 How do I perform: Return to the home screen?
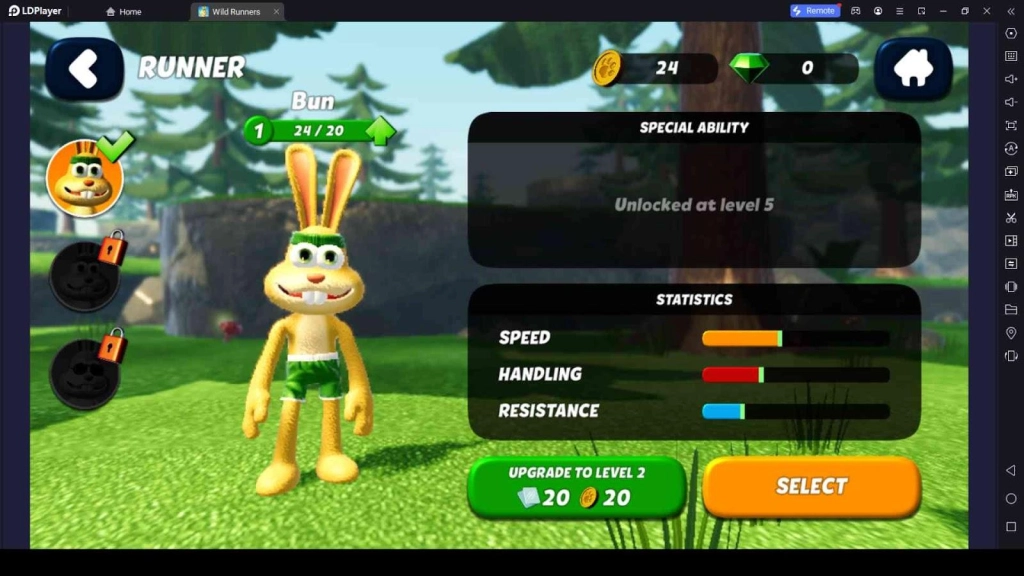click(912, 68)
